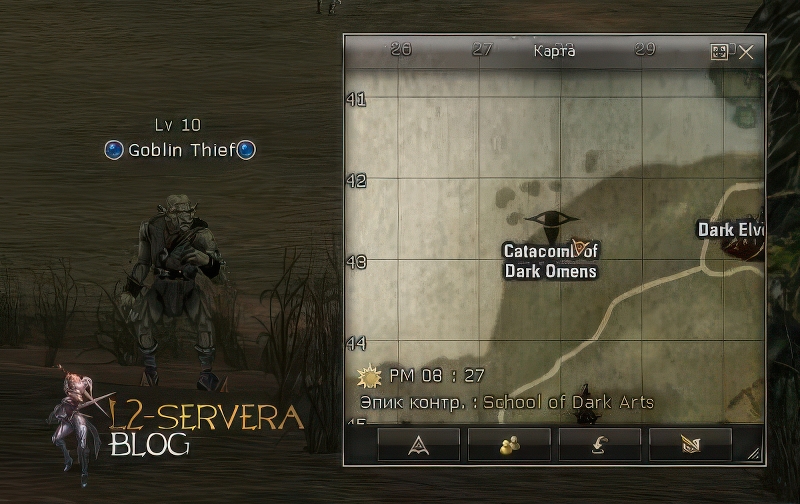
Task: Toggle the map window size button
Action: pos(720,52)
